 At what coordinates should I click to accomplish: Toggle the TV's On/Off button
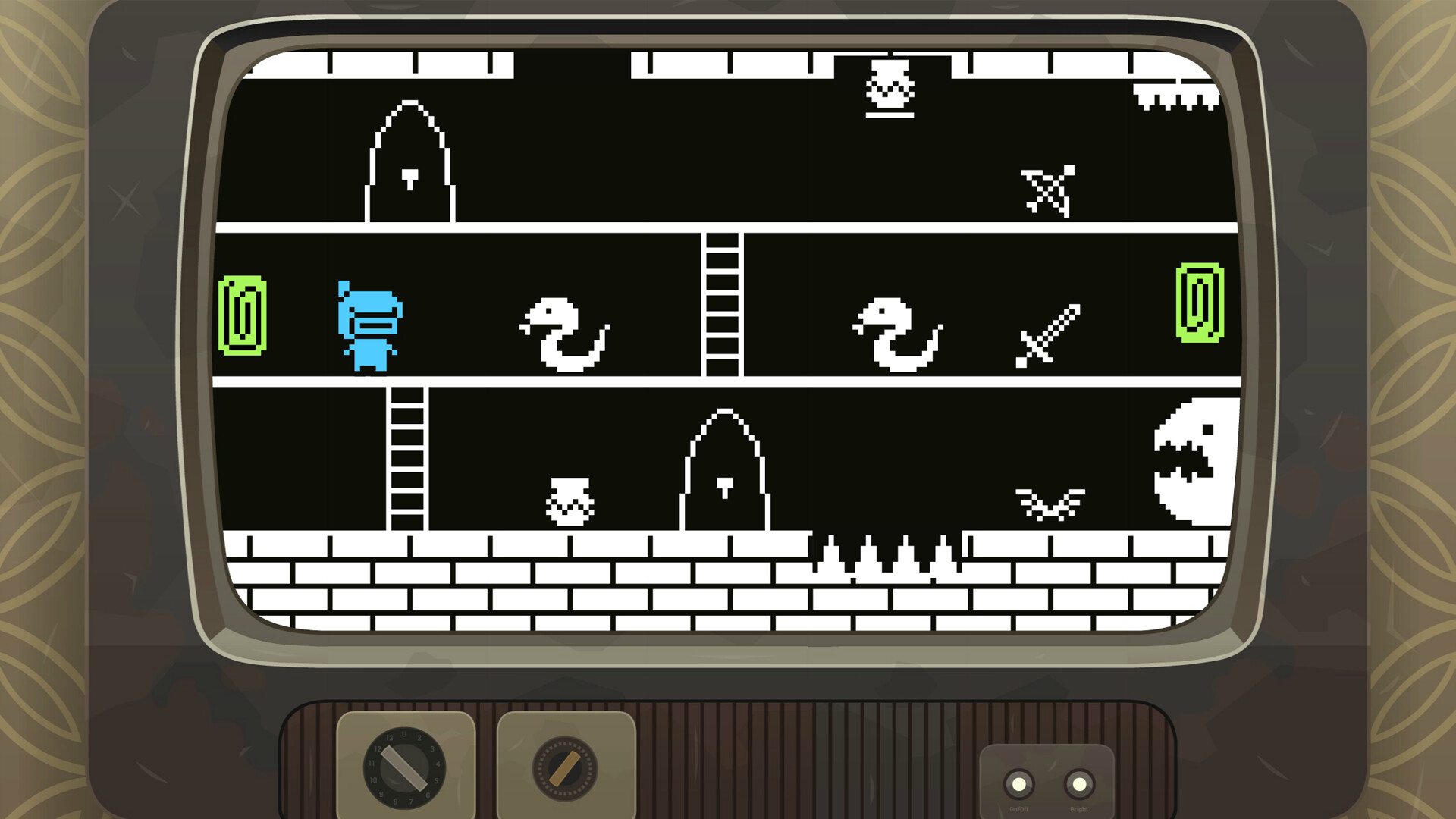click(x=1018, y=784)
